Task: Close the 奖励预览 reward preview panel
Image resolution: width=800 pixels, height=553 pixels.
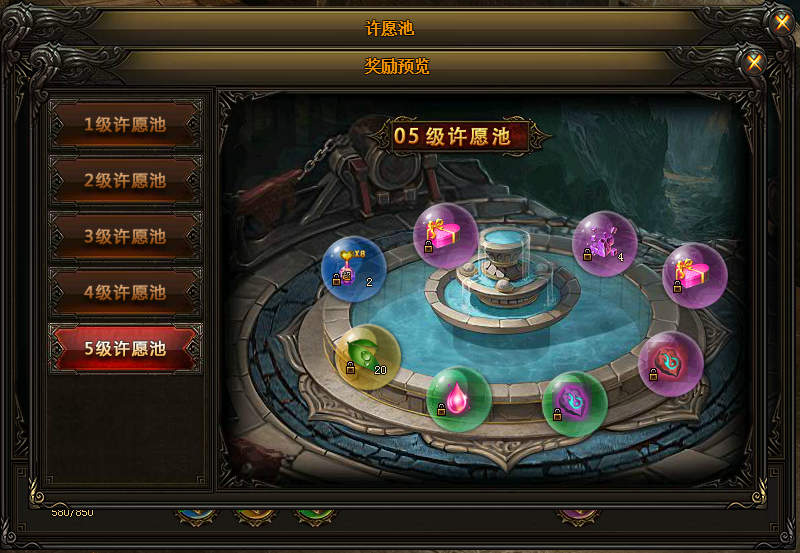Action: (755, 63)
